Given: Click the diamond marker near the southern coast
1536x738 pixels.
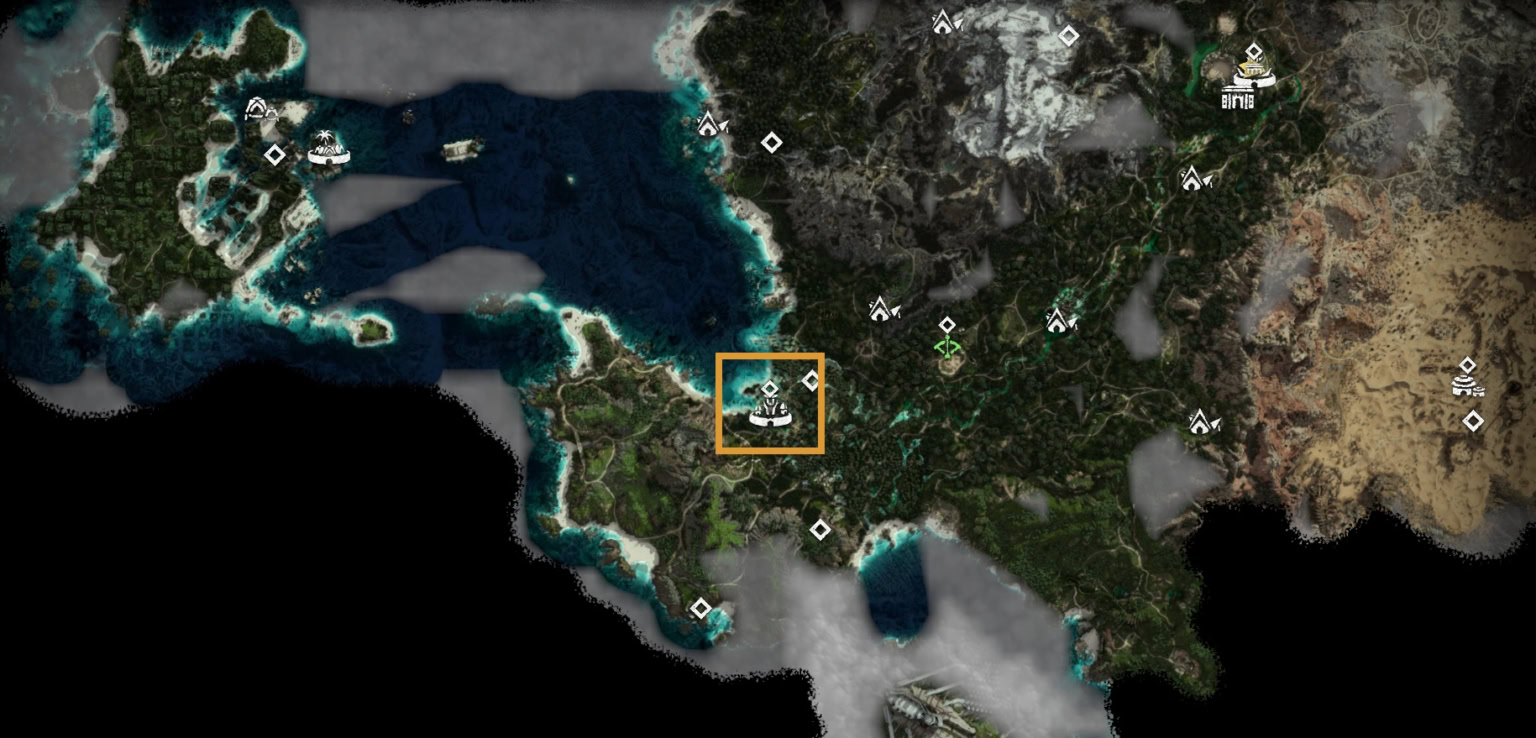Looking at the screenshot, I should (700, 606).
